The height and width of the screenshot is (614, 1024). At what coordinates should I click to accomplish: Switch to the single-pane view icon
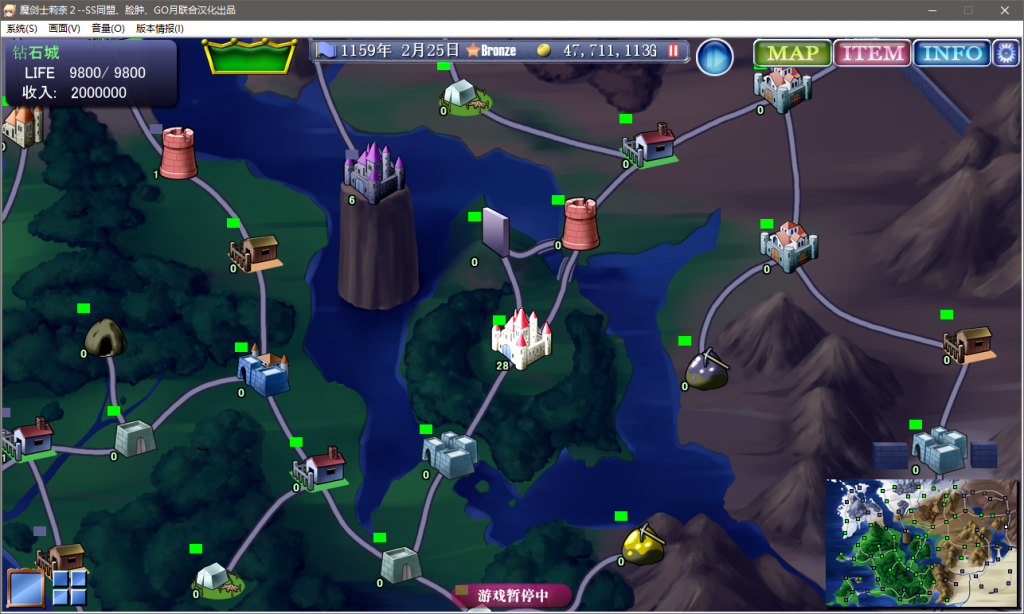point(26,587)
